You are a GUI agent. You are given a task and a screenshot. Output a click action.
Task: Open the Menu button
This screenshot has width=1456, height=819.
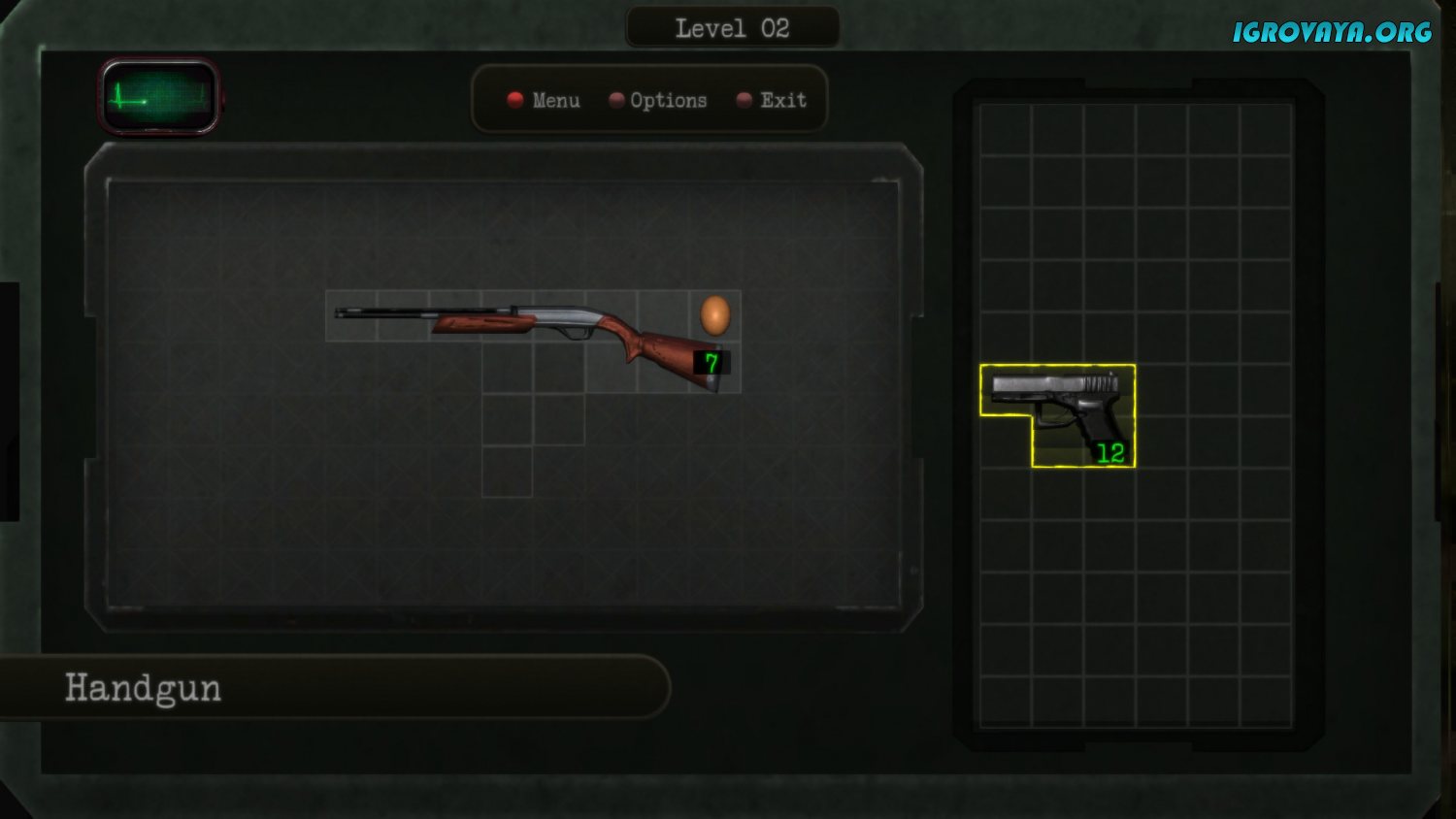point(544,100)
